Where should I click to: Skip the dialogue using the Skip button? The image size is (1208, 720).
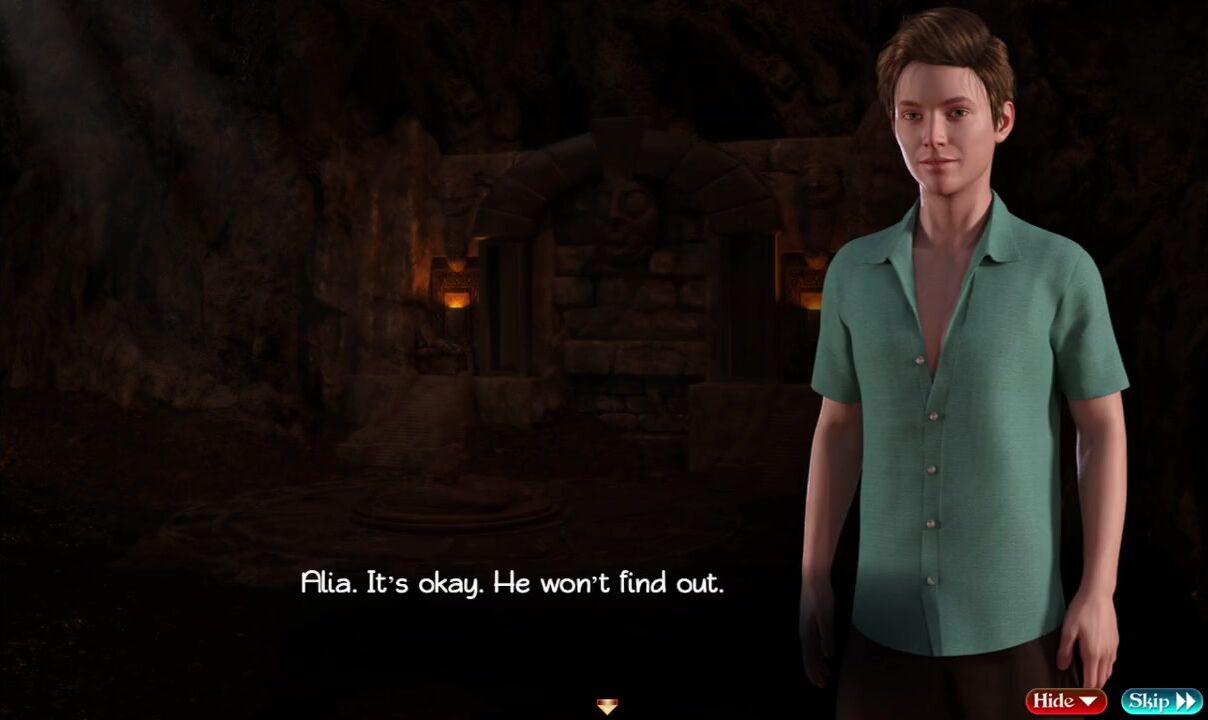(1160, 701)
